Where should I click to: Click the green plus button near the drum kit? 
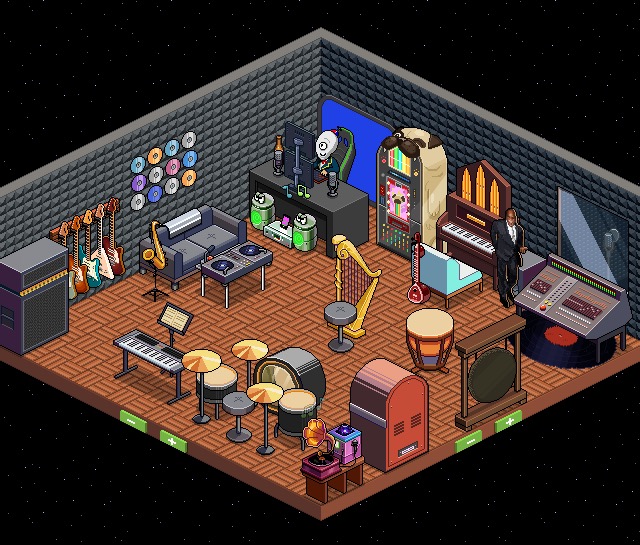(x=174, y=439)
